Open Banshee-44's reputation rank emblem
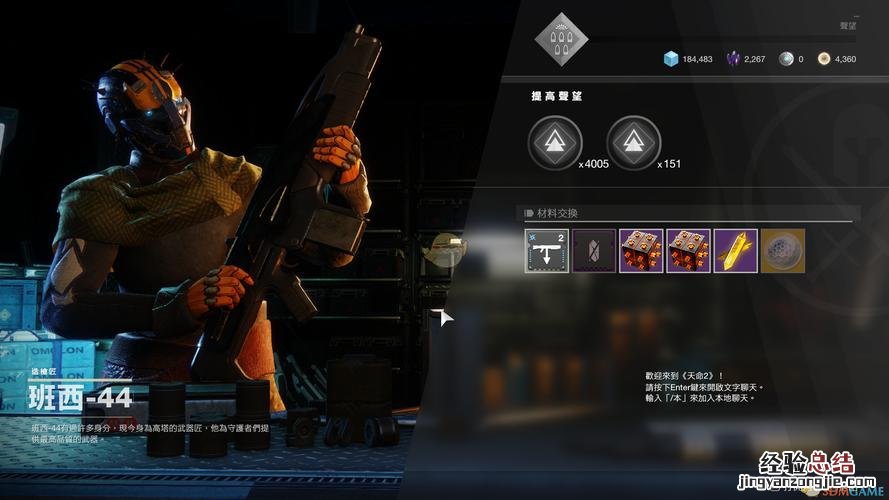The image size is (889, 500). 561,39
